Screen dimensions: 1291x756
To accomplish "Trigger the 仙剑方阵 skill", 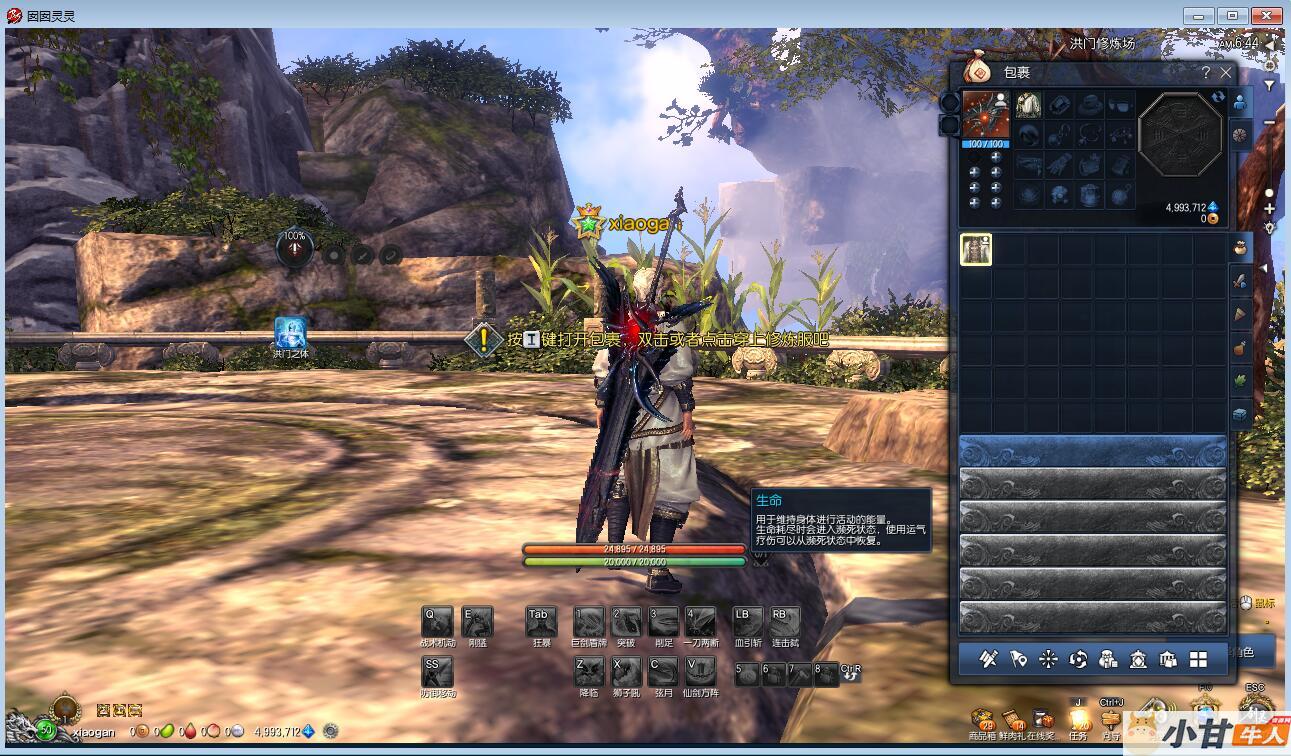I will (700, 671).
